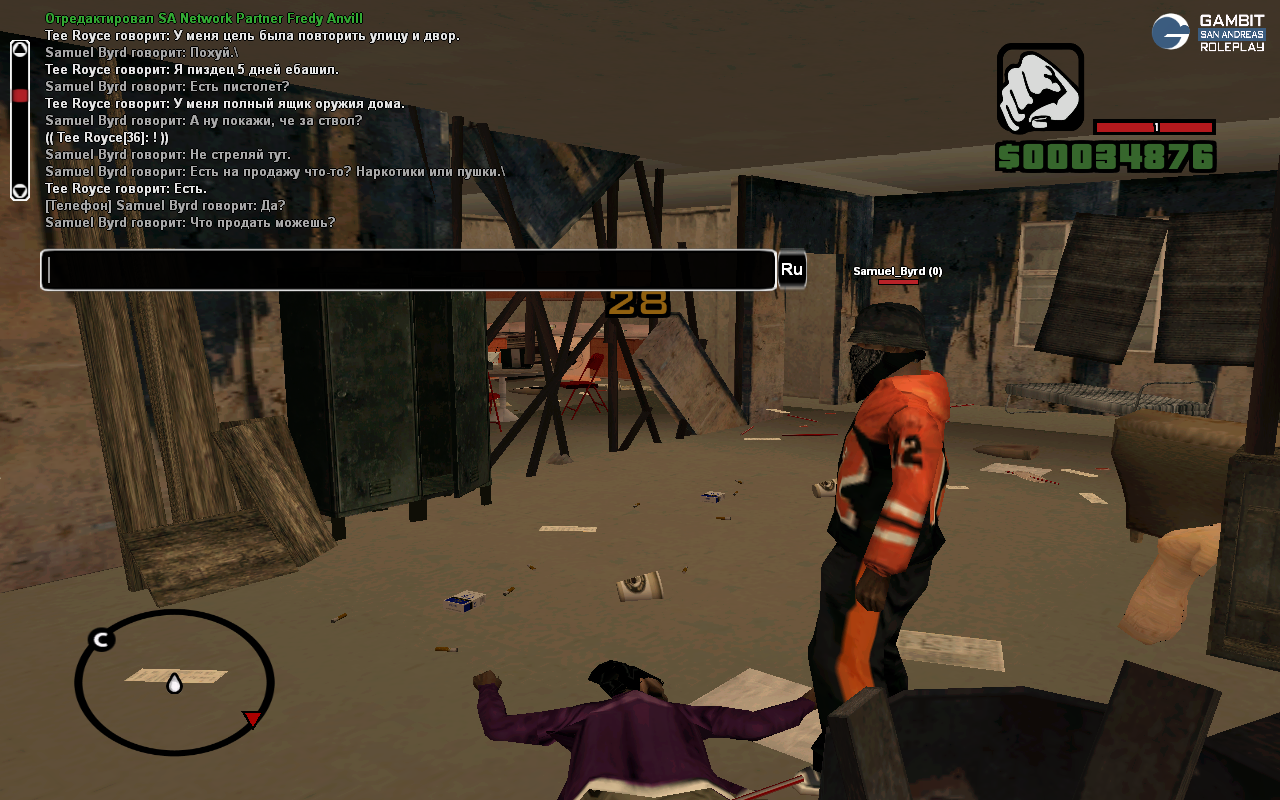Click the red marker on the radar

tap(253, 718)
